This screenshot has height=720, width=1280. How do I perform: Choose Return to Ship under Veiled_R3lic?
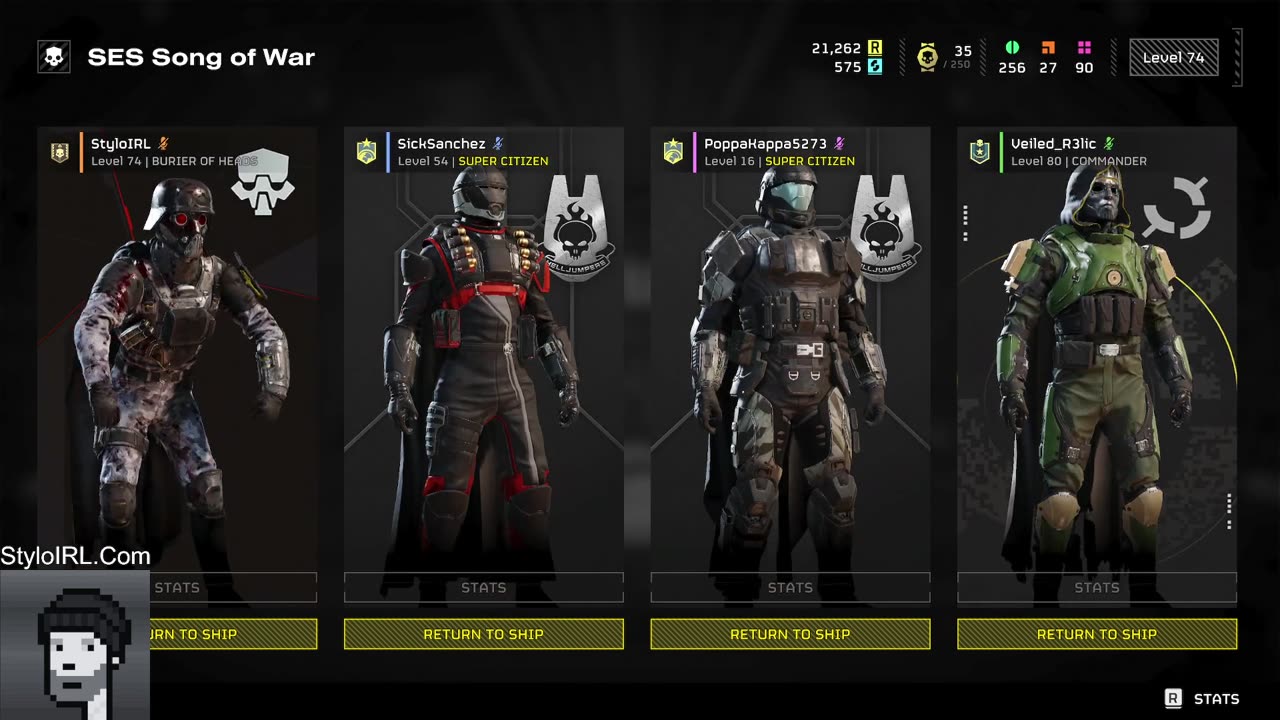pyautogui.click(x=1096, y=634)
